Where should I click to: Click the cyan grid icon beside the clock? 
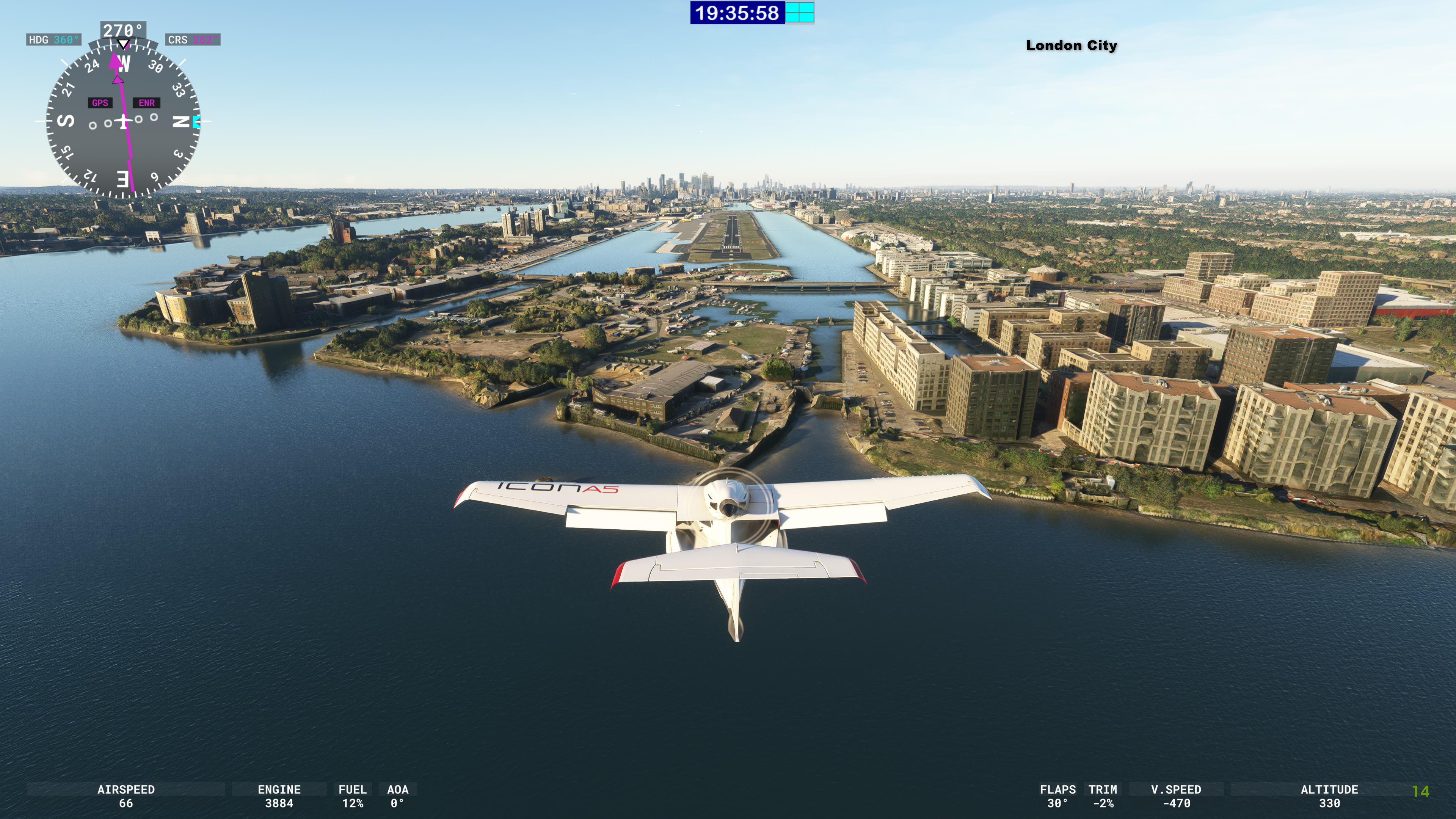coord(799,13)
